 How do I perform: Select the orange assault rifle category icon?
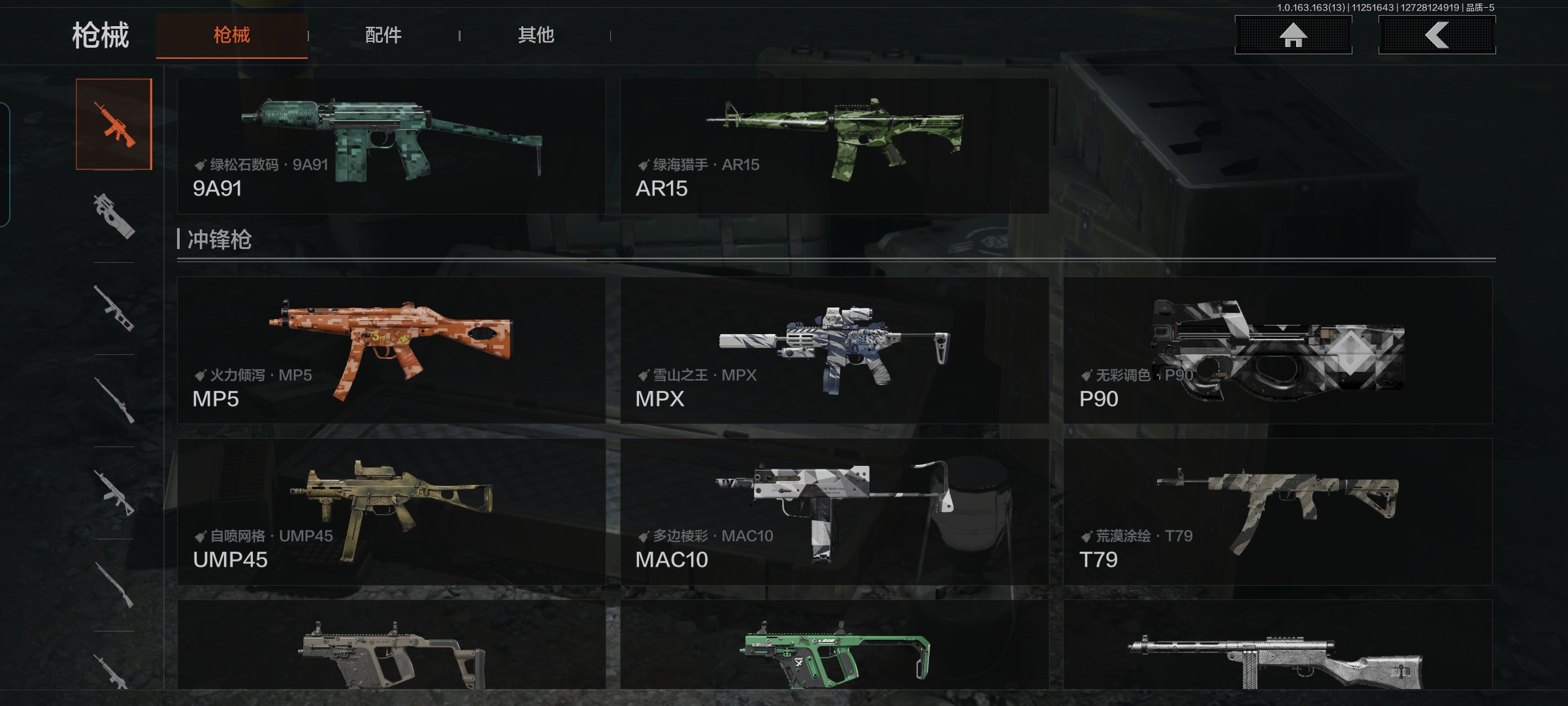click(x=114, y=124)
